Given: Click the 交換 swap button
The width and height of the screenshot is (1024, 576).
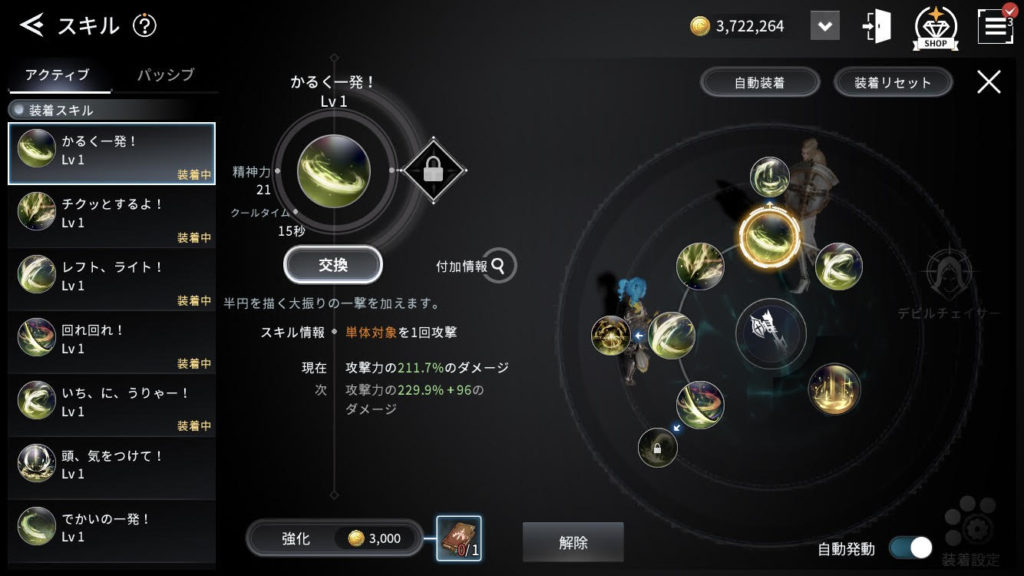Looking at the screenshot, I should (333, 265).
